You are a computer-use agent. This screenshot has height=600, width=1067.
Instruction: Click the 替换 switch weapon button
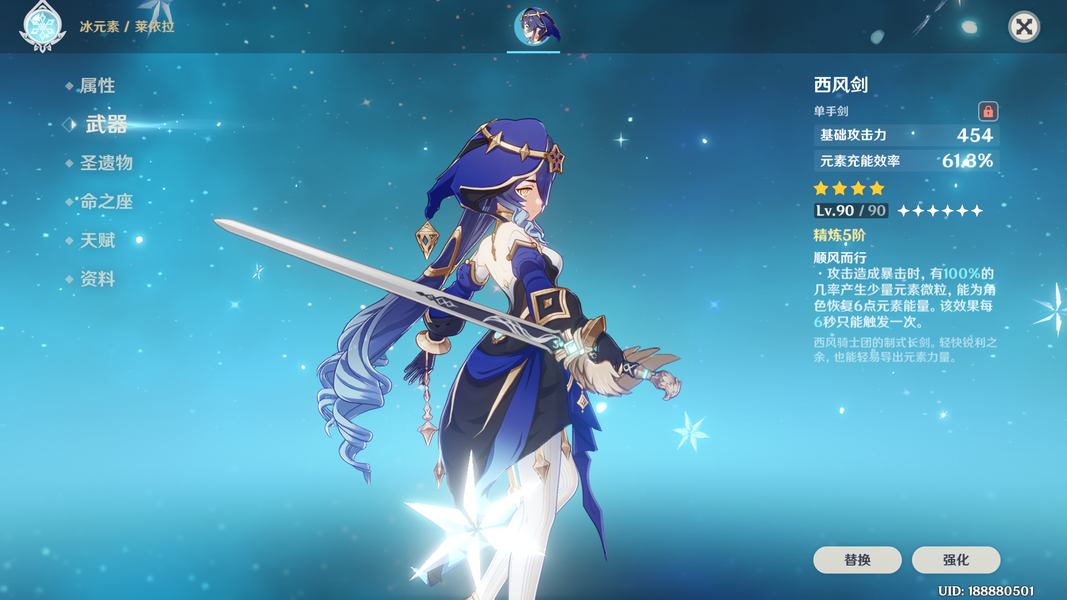857,560
